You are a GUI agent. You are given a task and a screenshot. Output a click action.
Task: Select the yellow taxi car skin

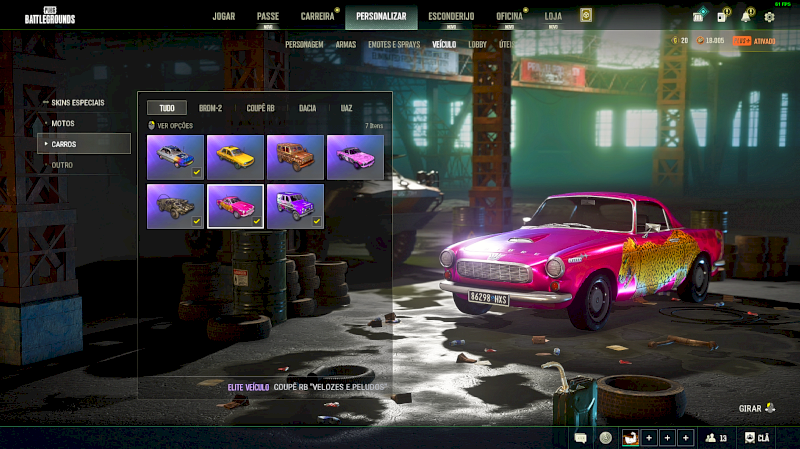coord(235,157)
